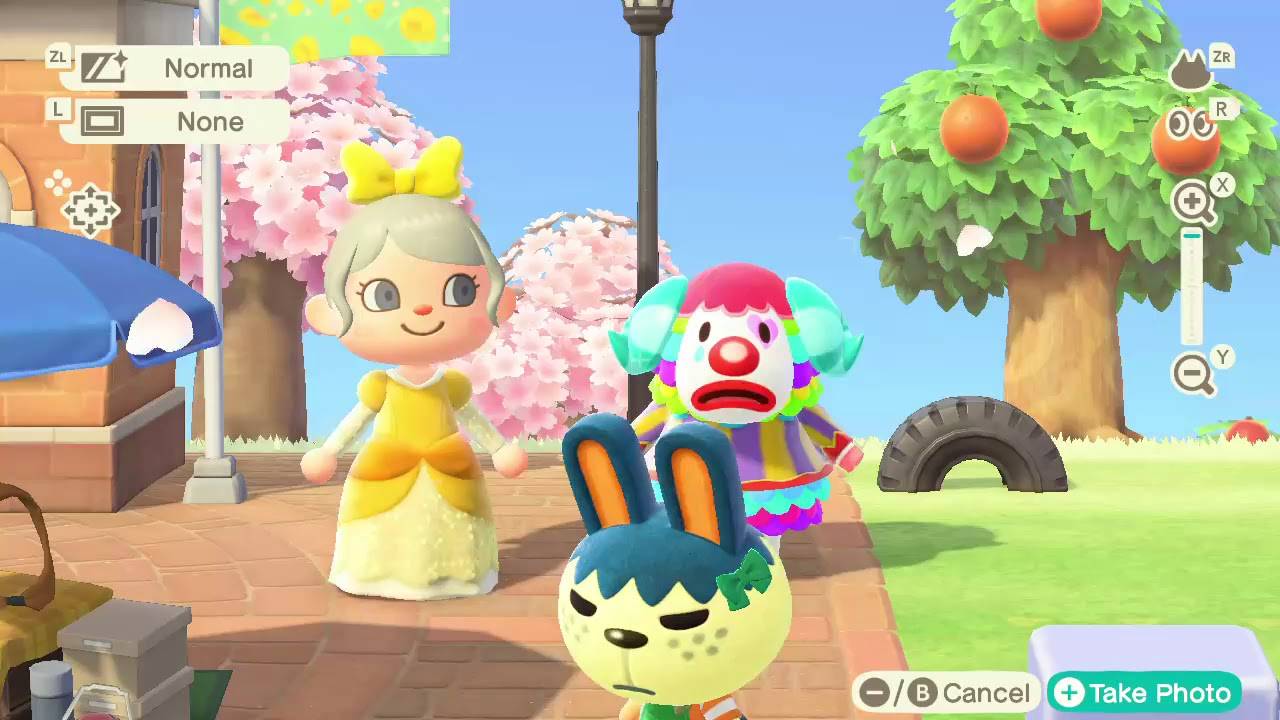This screenshot has width=1280, height=720.
Task: Zoom in using the X magnifier icon
Action: [1190, 198]
